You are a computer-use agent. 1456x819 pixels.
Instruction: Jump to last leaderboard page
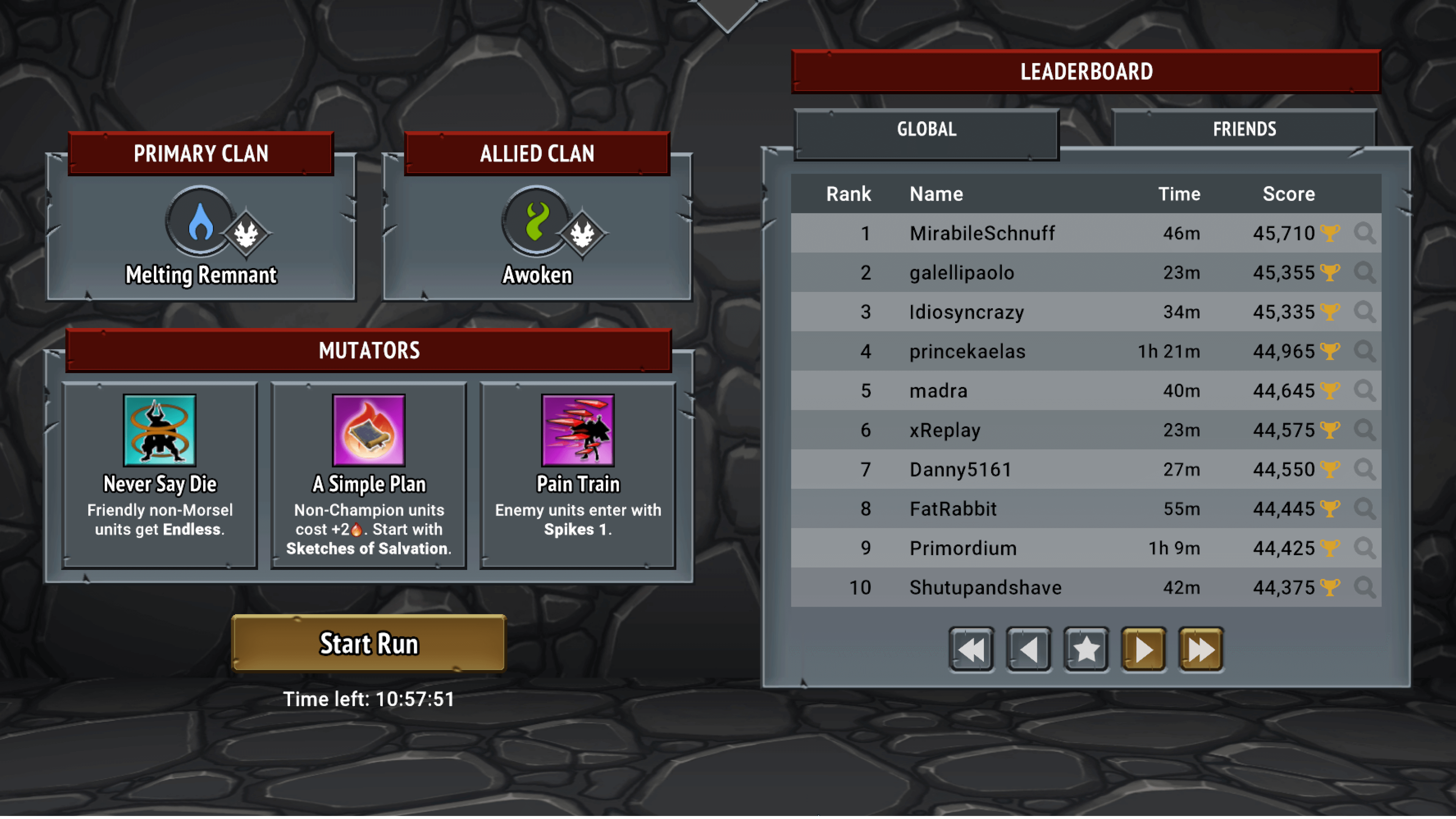click(x=1200, y=650)
